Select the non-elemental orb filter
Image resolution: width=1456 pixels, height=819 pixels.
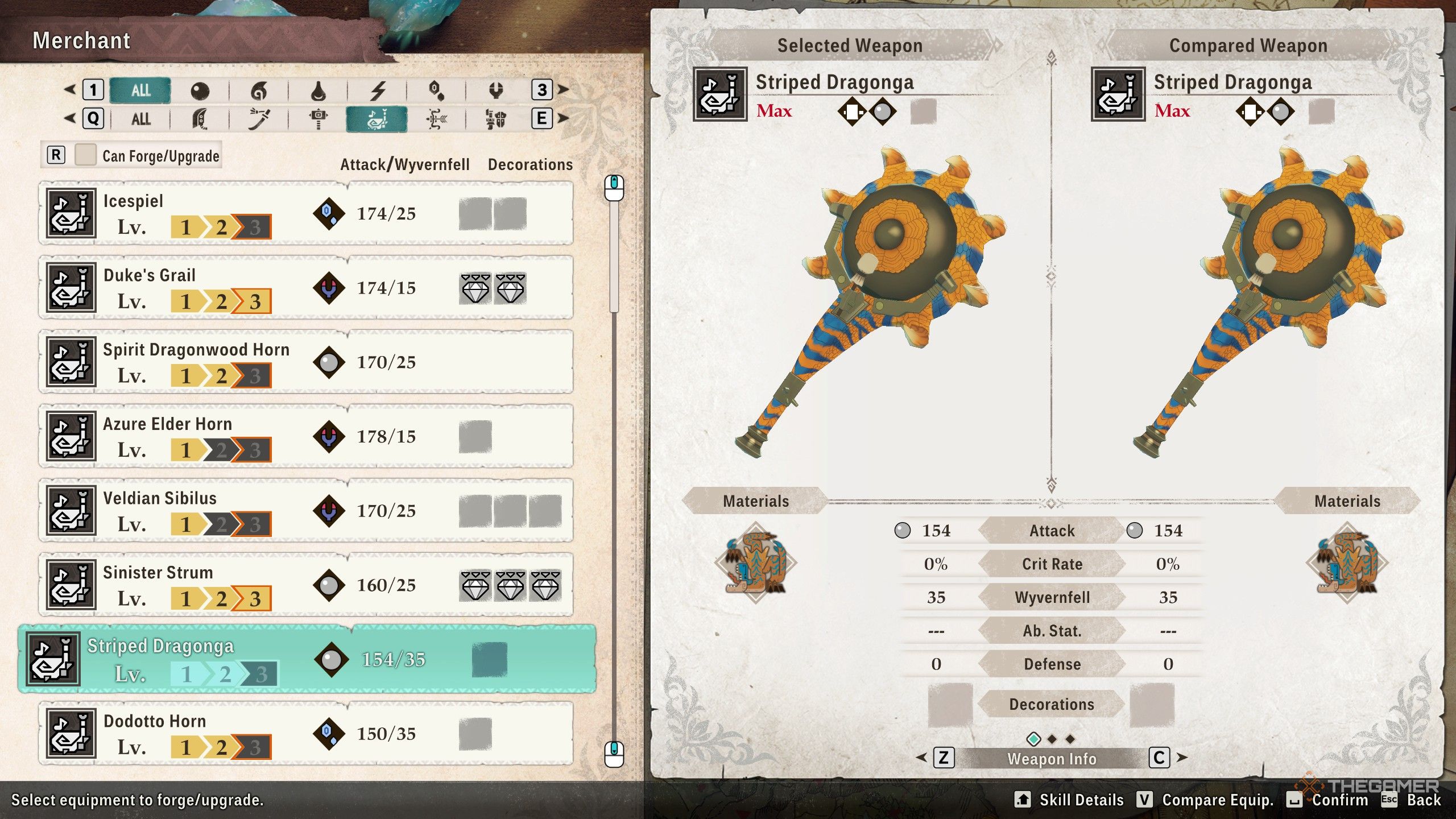click(200, 90)
